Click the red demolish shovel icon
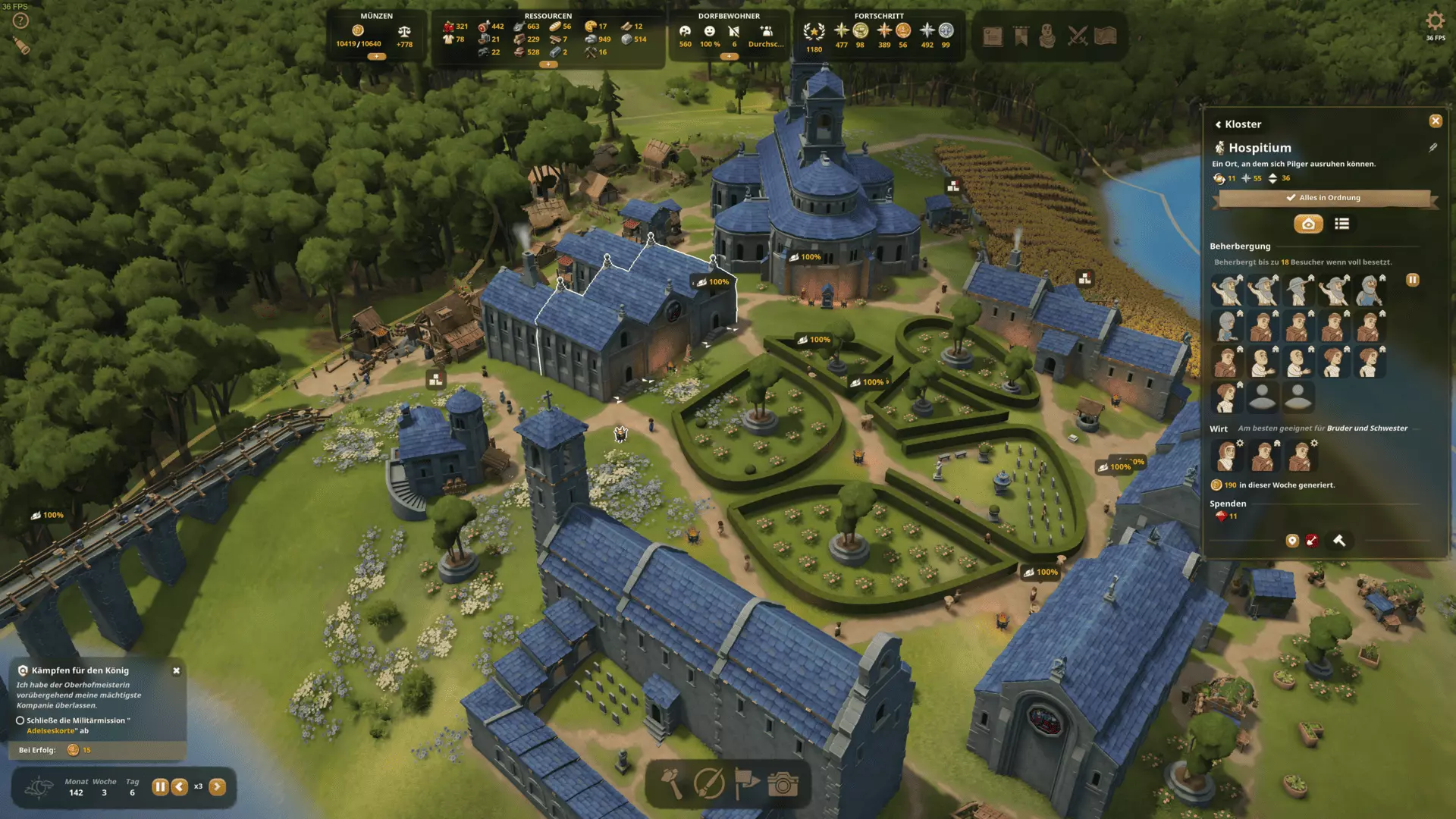 [x=1312, y=541]
